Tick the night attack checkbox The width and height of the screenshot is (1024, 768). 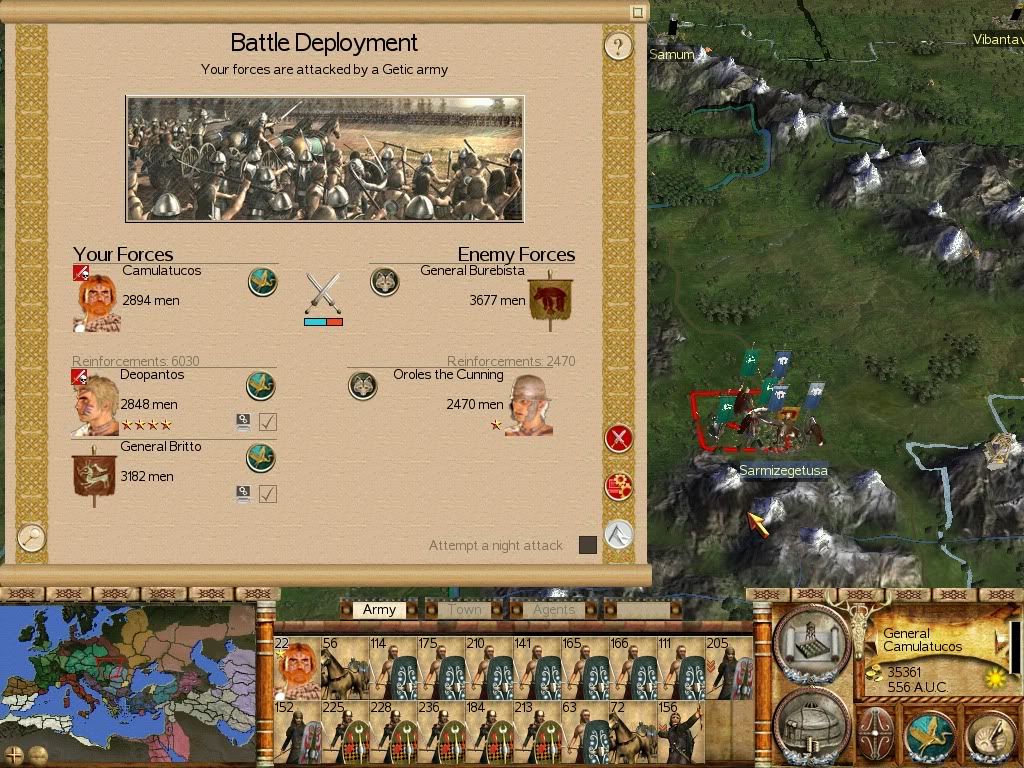point(588,545)
